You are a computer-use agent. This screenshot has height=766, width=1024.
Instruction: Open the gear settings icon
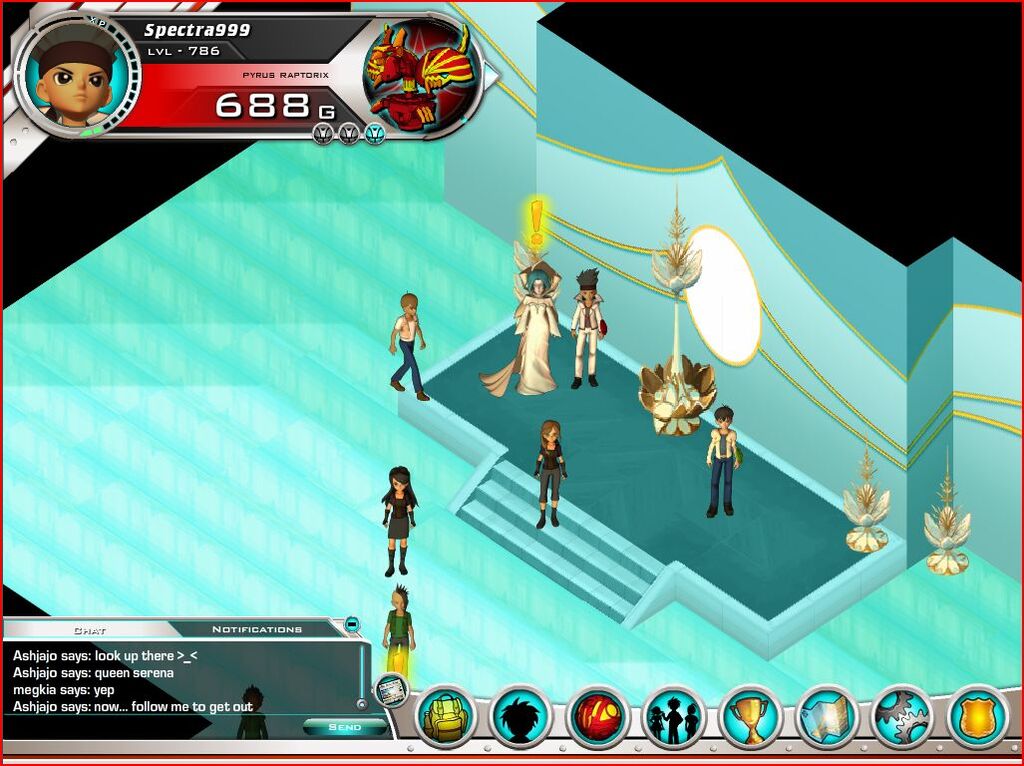902,716
